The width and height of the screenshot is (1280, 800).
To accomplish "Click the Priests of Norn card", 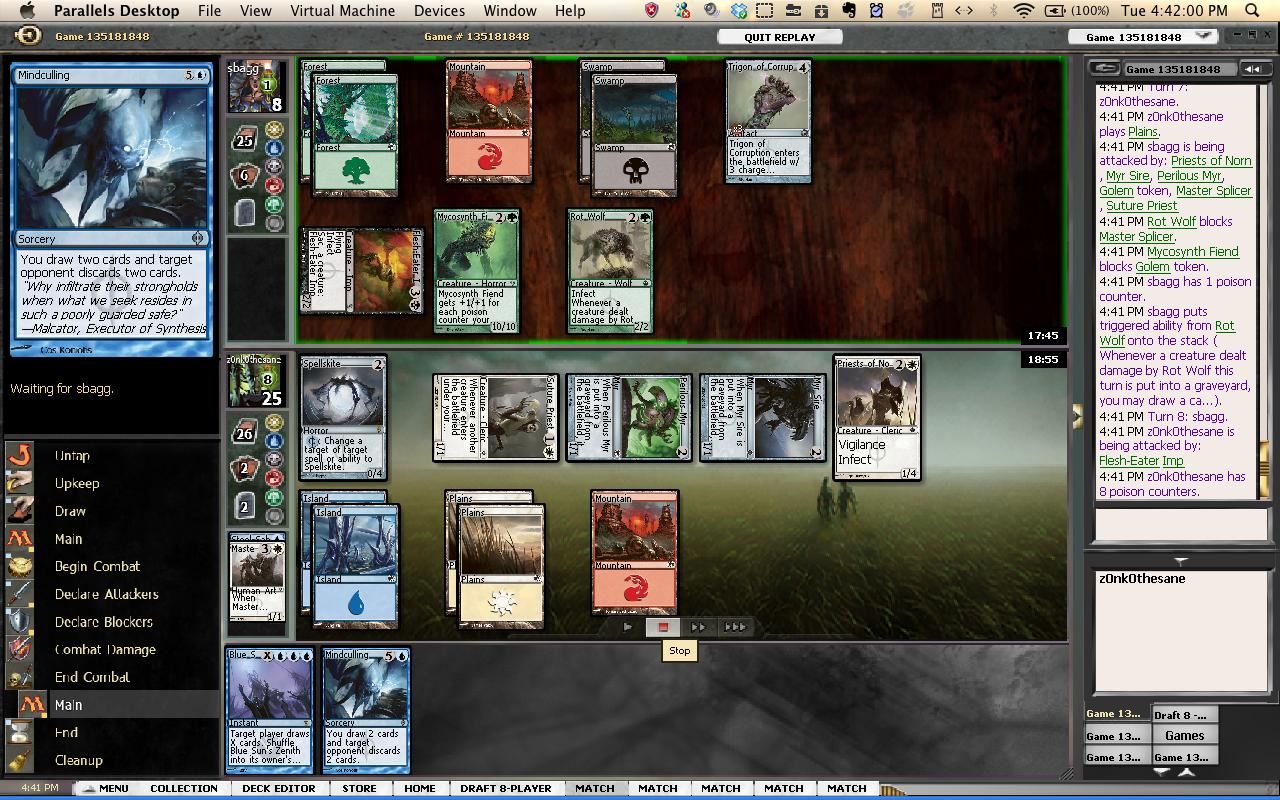I will click(x=877, y=417).
